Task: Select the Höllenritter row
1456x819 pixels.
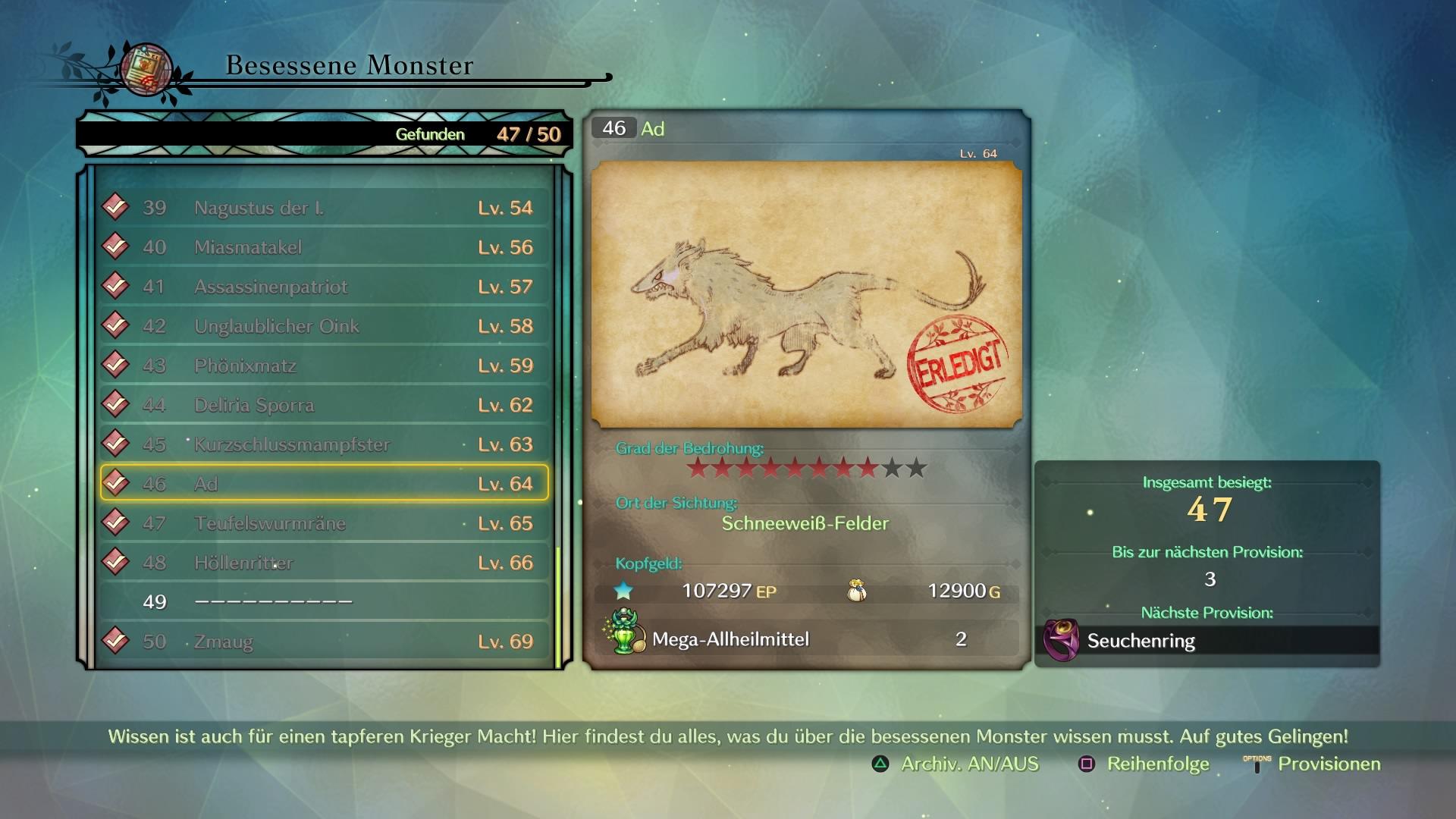Action: pyautogui.click(x=324, y=563)
